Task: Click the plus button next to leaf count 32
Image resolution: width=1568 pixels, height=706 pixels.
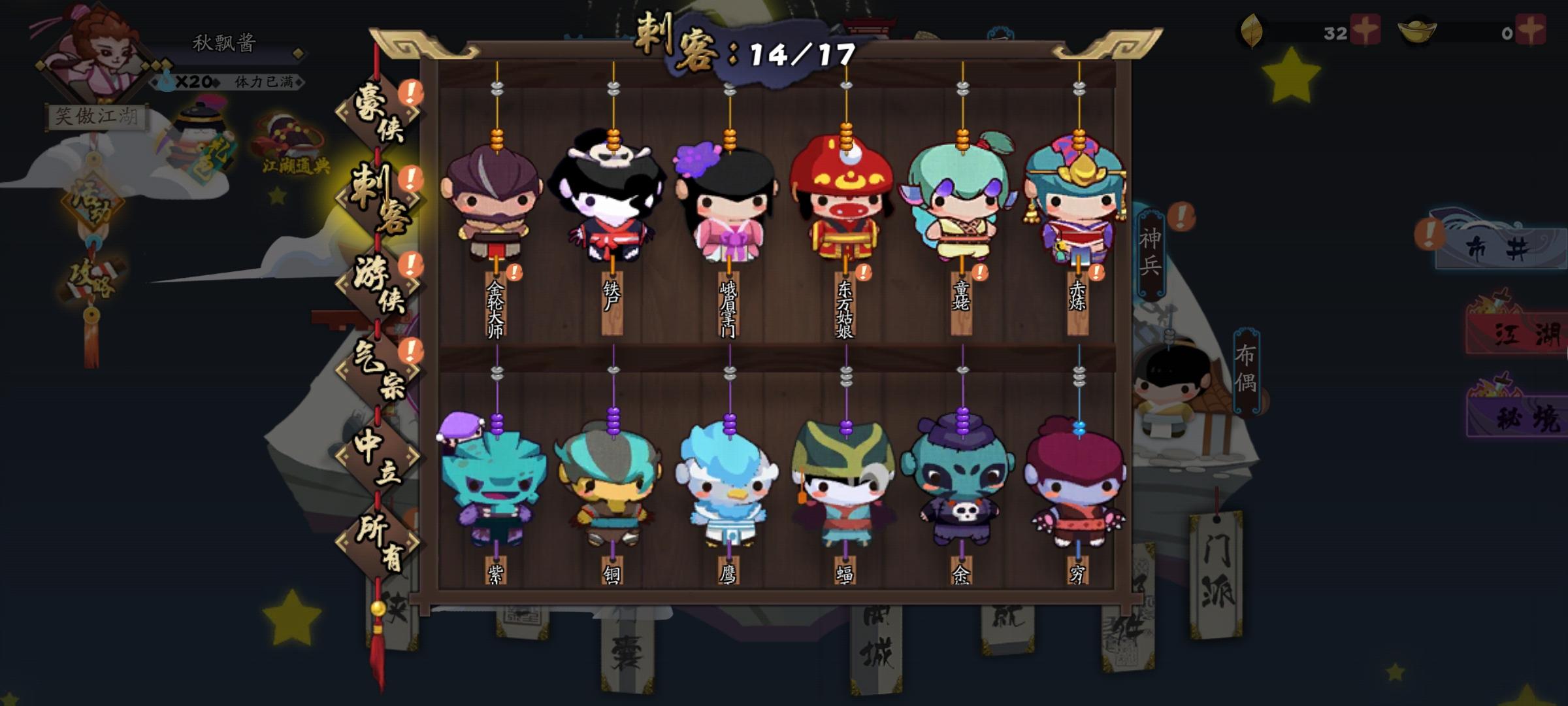Action: pos(1365,30)
